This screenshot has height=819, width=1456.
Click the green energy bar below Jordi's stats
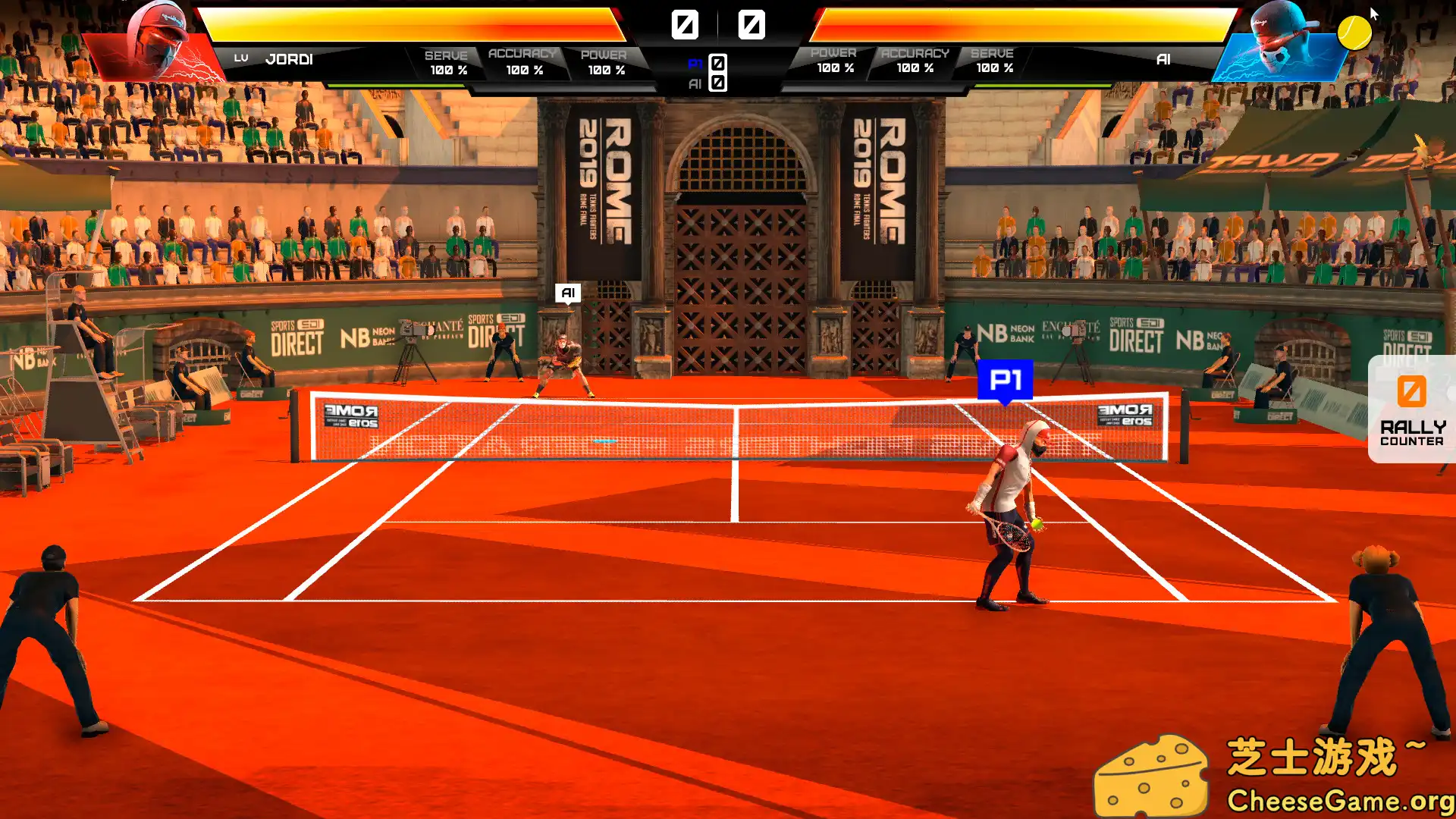click(394, 85)
